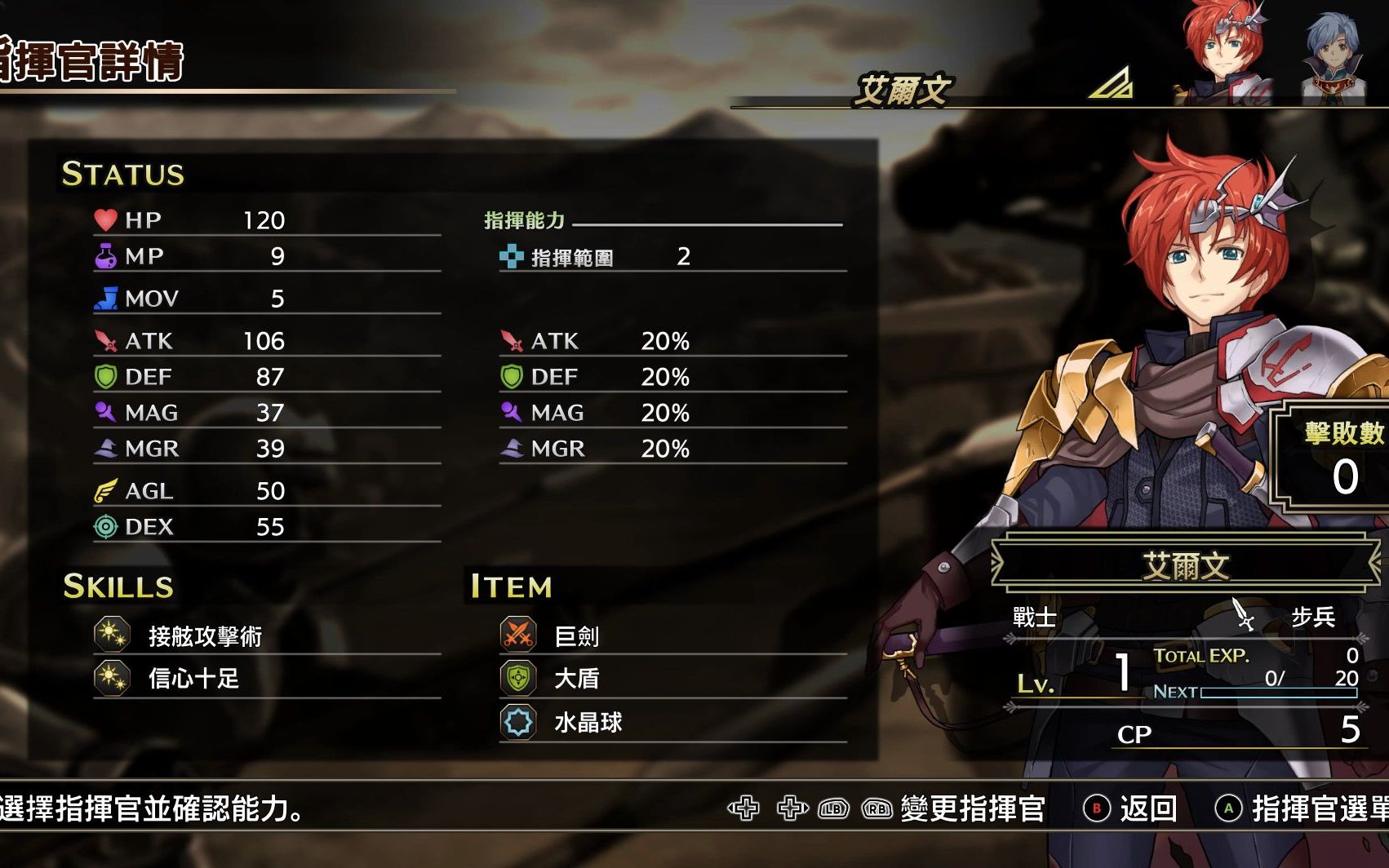Open the 指揮官選單 commander menu
The image size is (1389, 868).
click(1302, 808)
